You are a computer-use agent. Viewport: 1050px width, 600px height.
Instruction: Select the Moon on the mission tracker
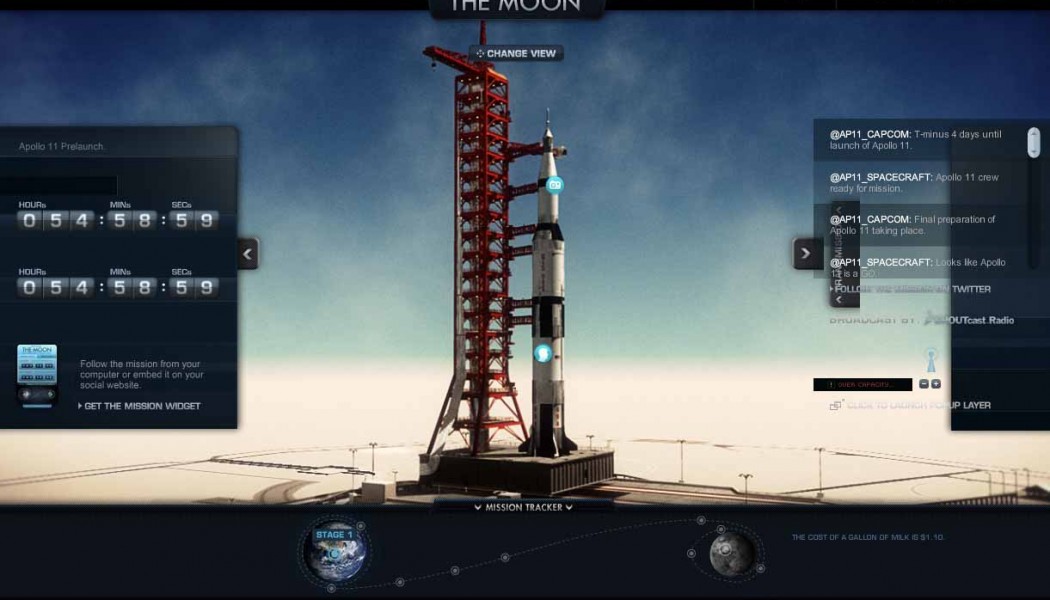point(733,552)
